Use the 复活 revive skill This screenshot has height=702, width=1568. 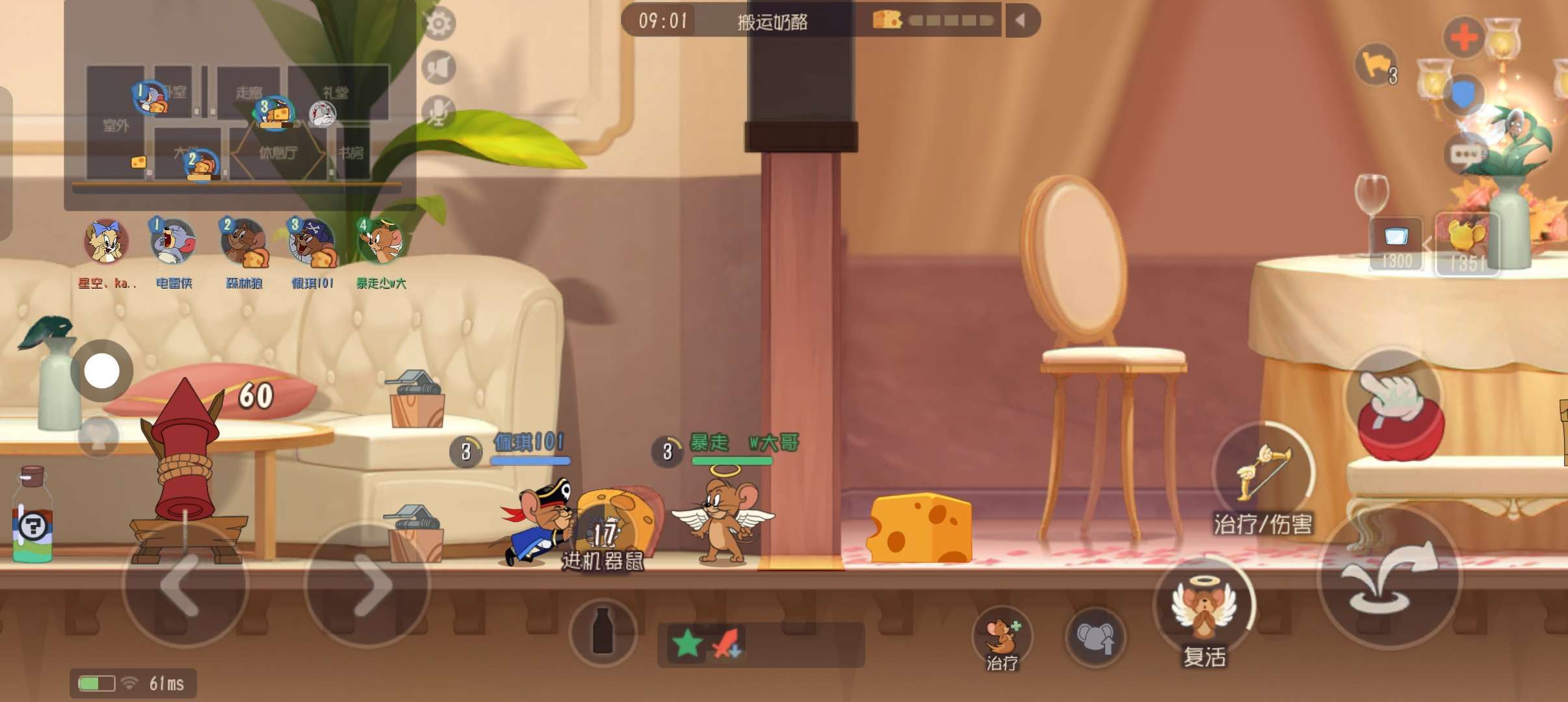click(x=1204, y=610)
